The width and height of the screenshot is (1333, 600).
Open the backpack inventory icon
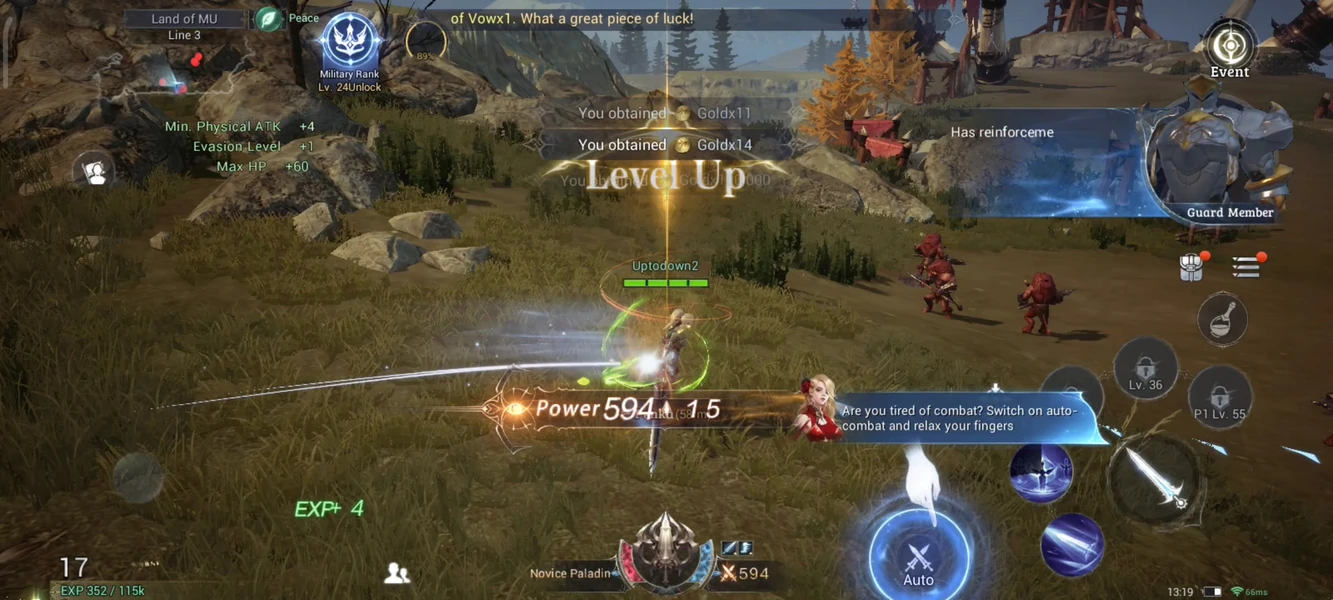point(1191,267)
